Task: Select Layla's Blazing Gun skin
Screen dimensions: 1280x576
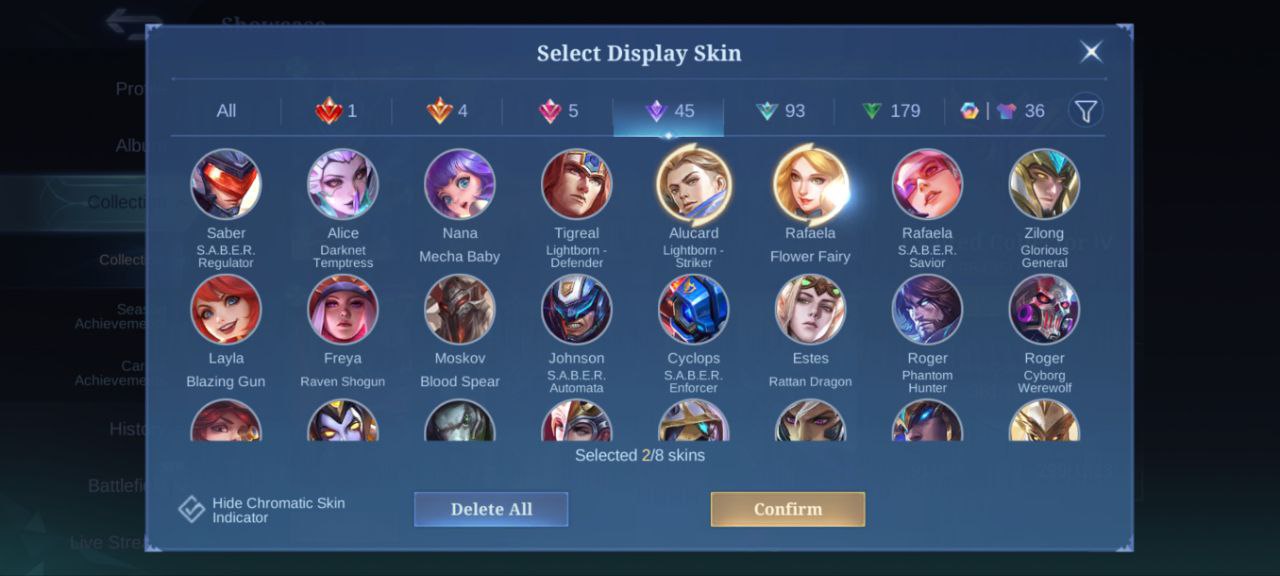Action: click(x=226, y=310)
